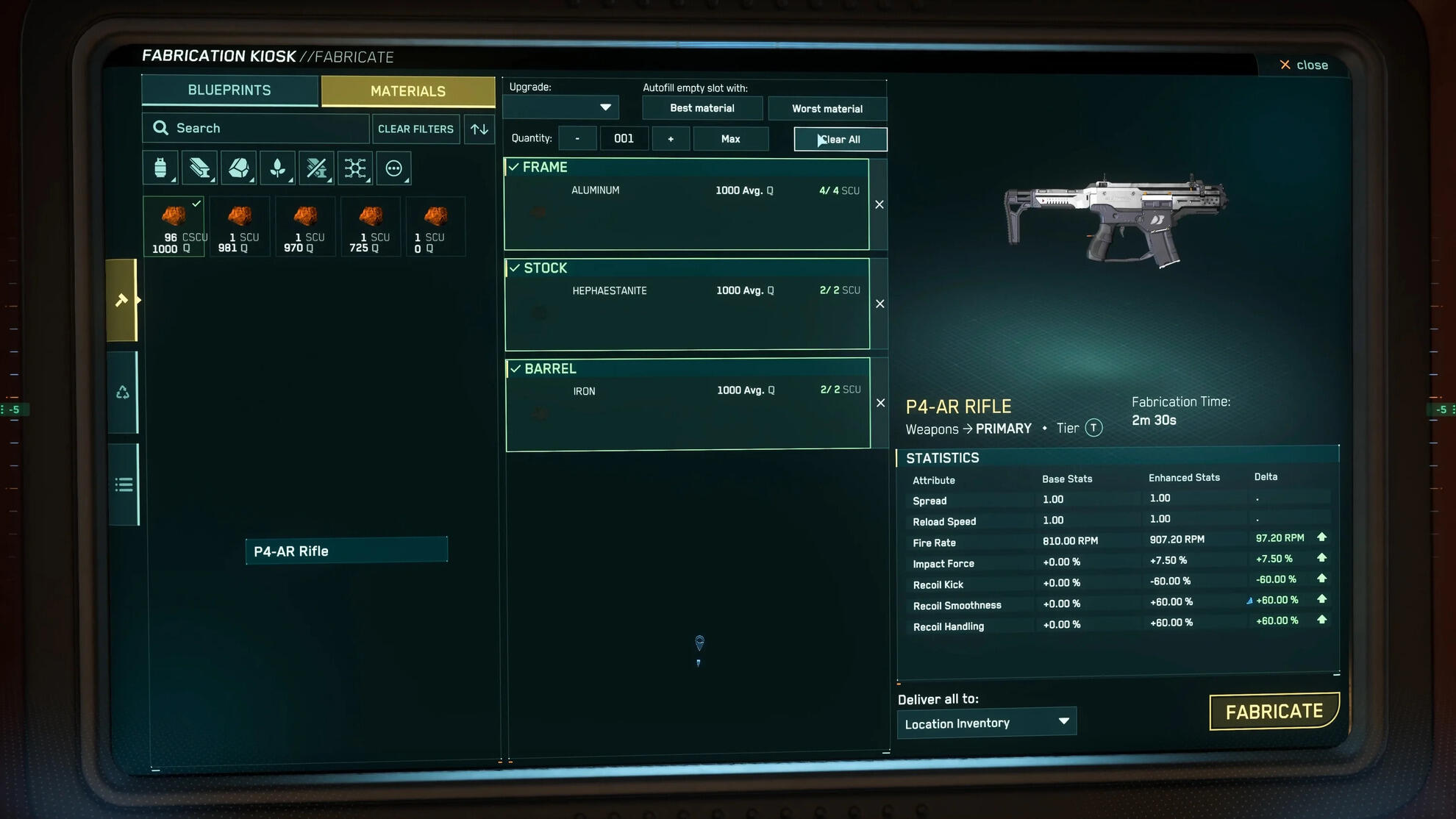
Task: Filter materials by metal beams
Action: pyautogui.click(x=199, y=168)
